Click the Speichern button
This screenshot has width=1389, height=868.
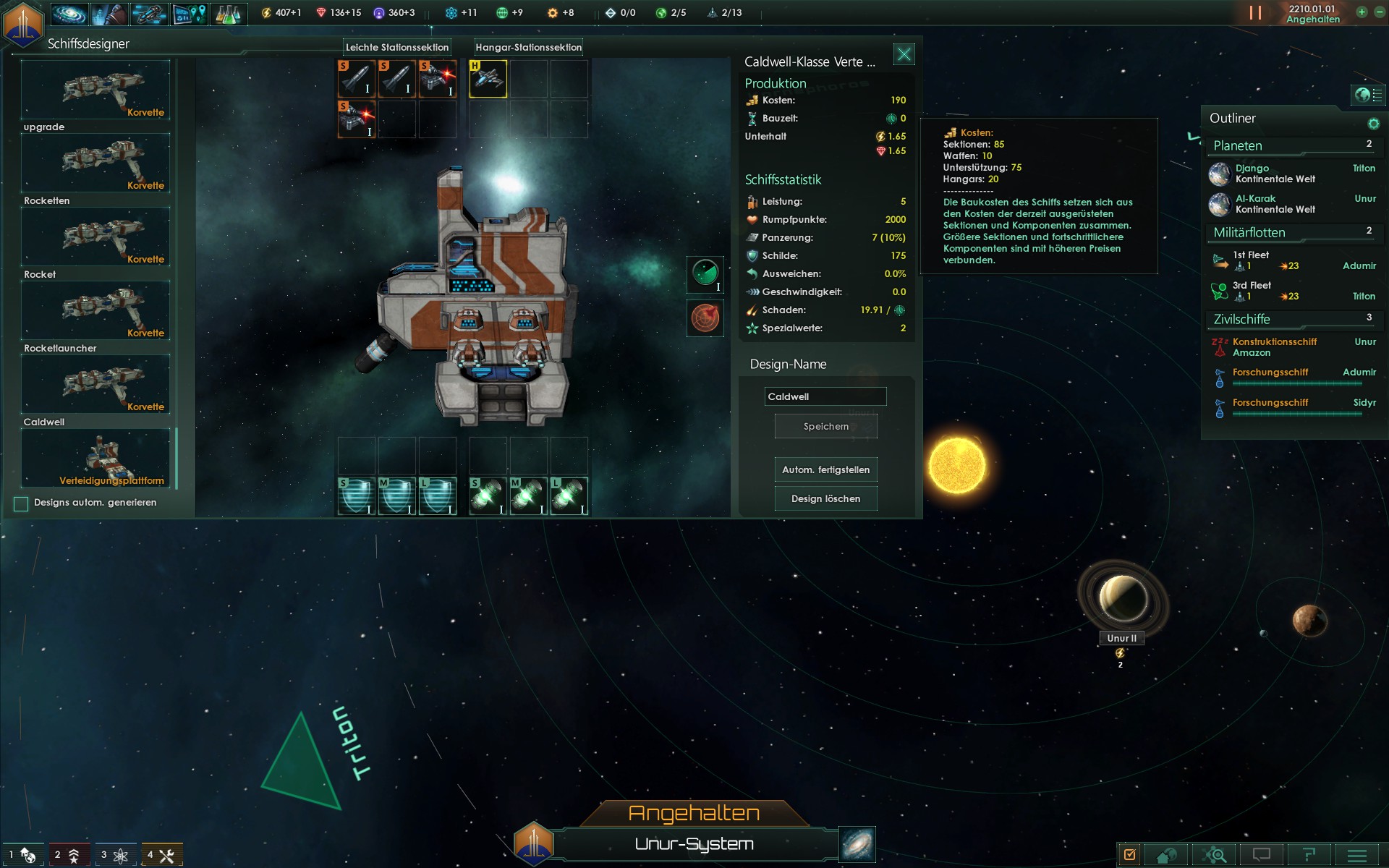click(x=825, y=426)
